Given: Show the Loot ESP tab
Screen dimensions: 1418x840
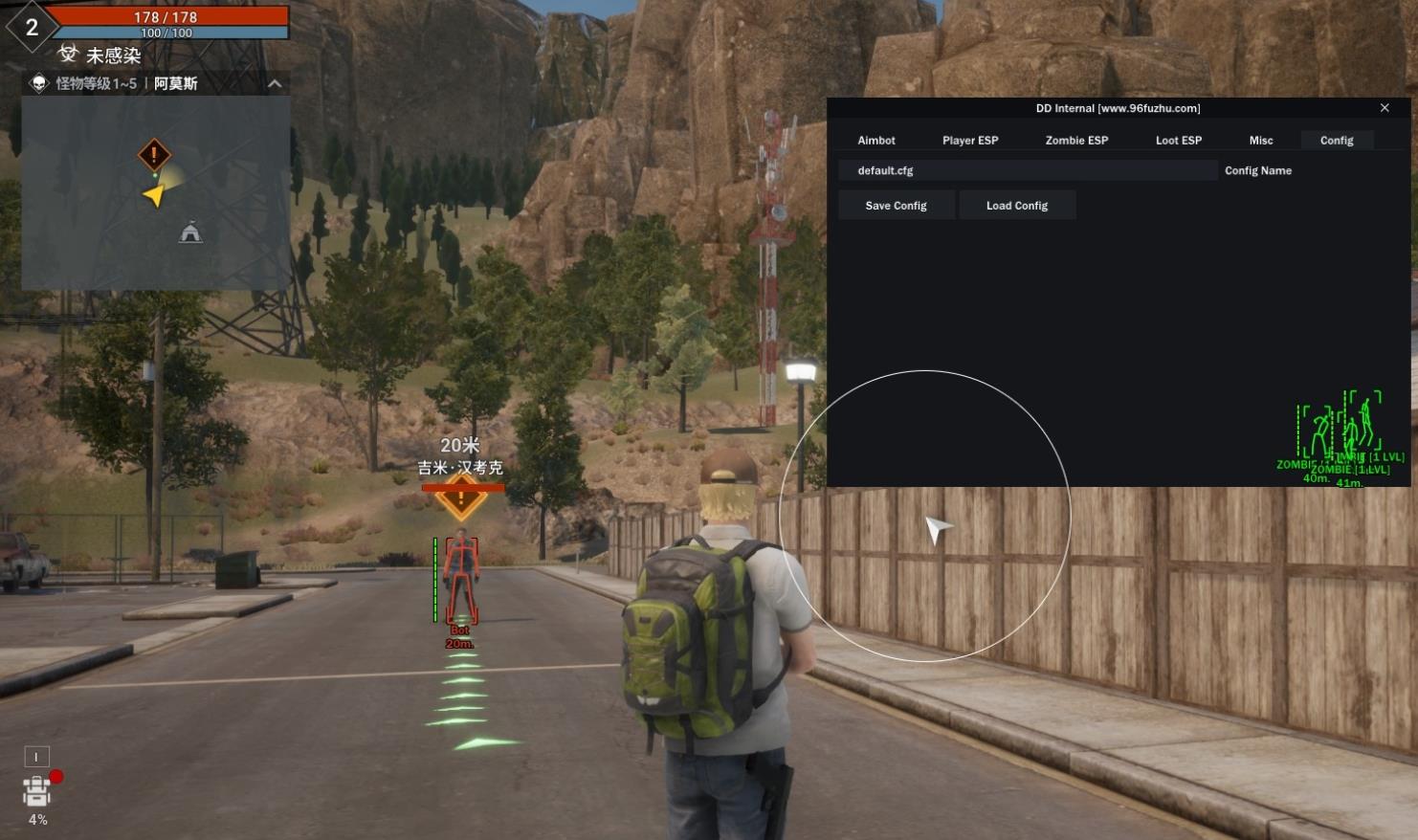Looking at the screenshot, I should (x=1178, y=141).
